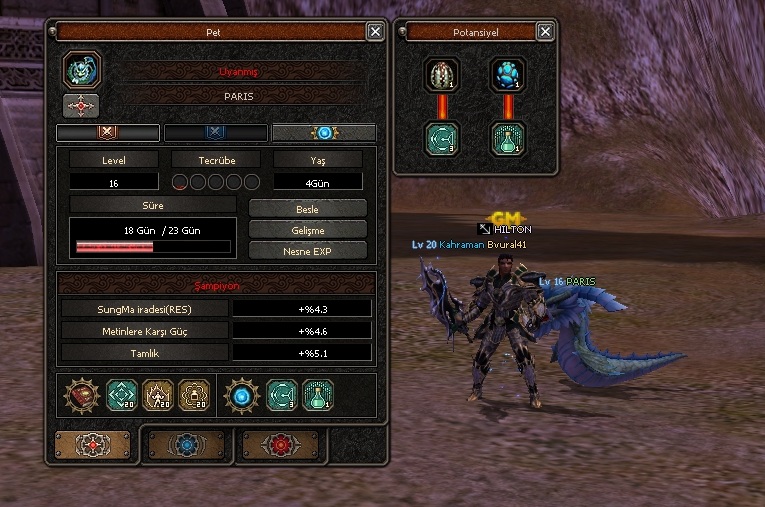
Task: Close the Potansiyel window
Action: click(x=545, y=32)
